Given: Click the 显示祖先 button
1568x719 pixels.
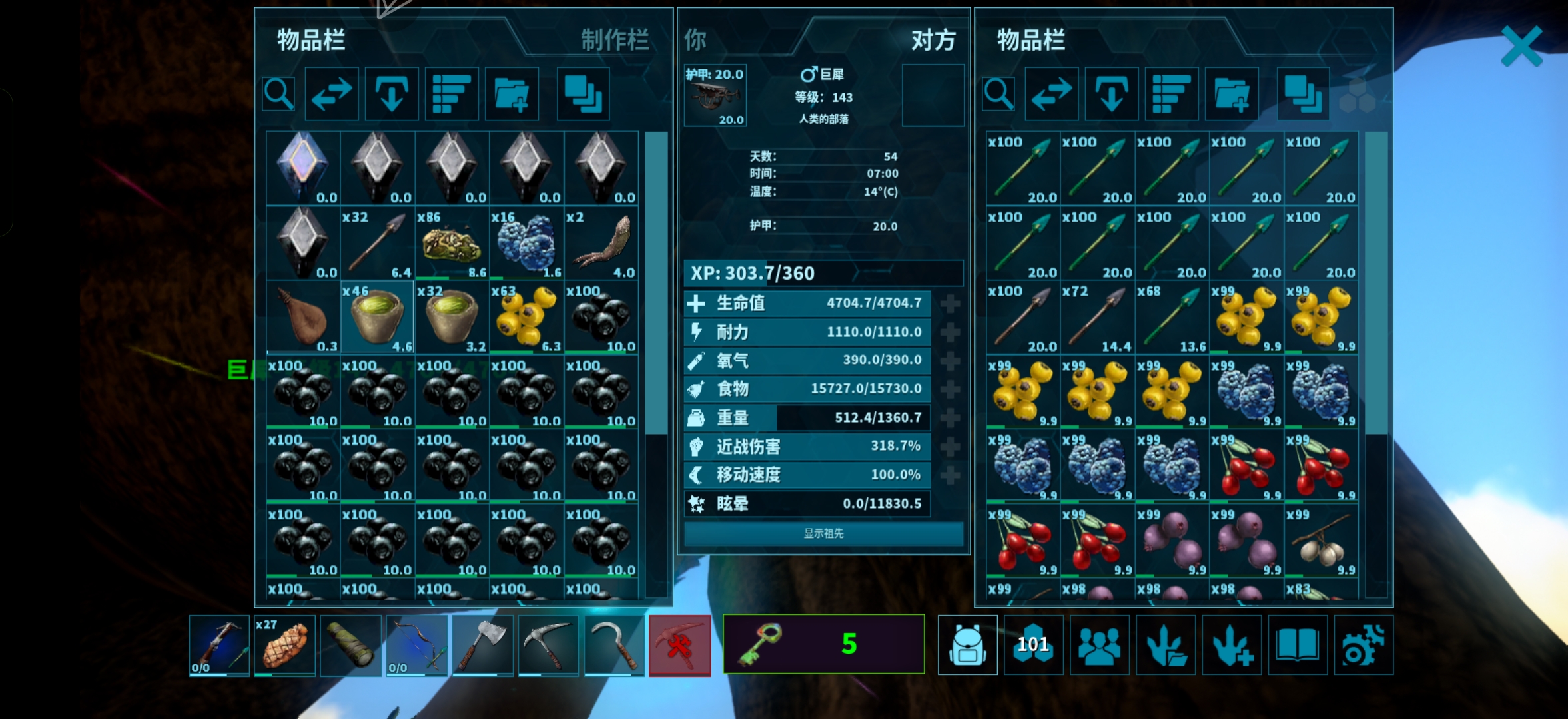Looking at the screenshot, I should [x=823, y=533].
